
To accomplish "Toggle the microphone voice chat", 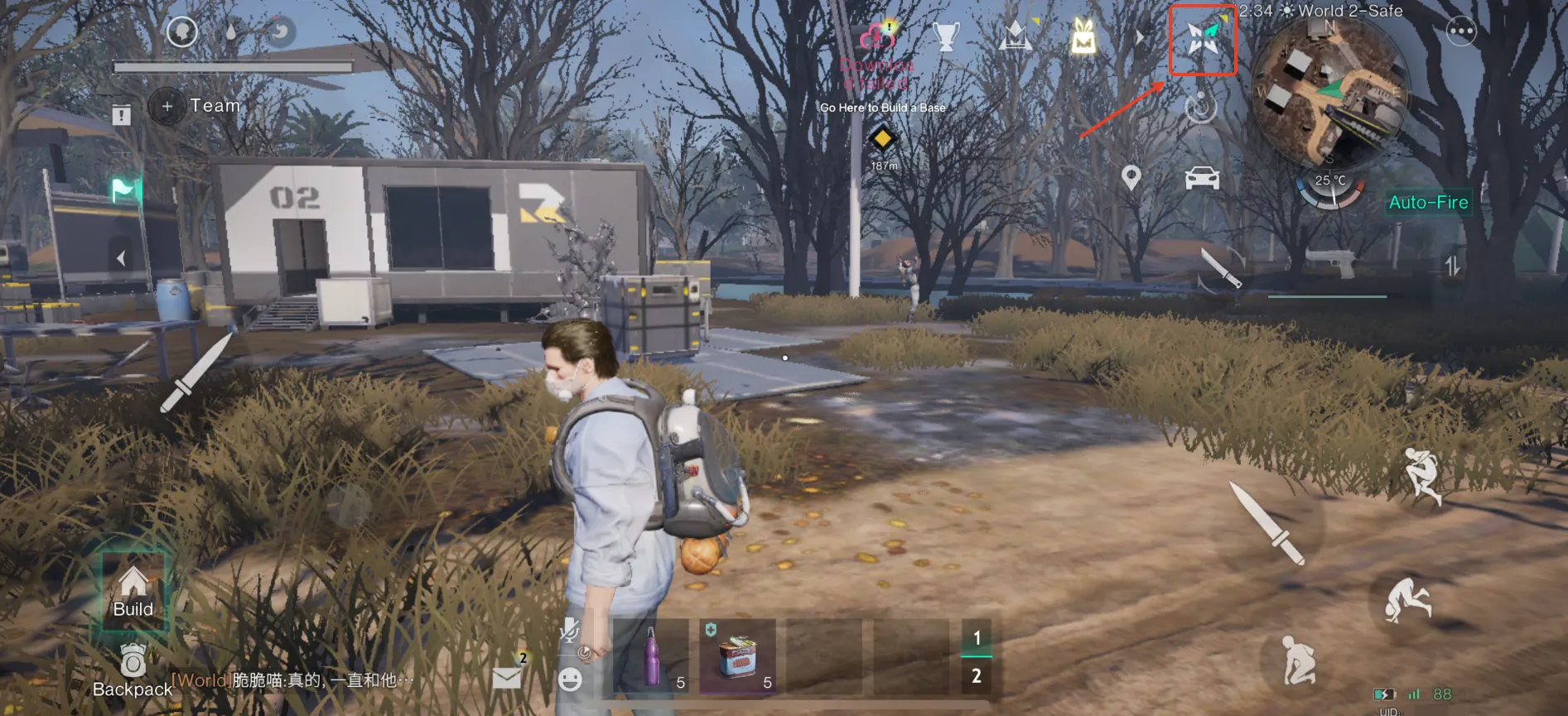I will coord(568,632).
